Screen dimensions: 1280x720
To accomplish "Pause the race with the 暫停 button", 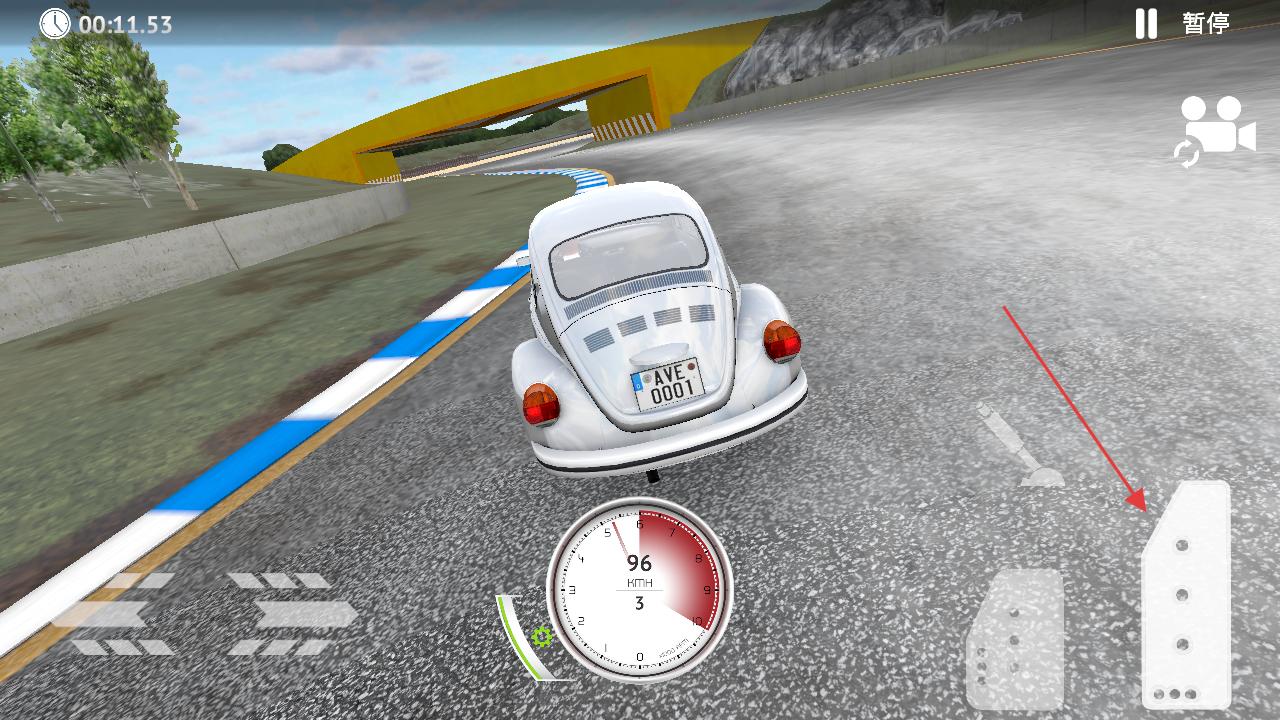I will tap(1183, 23).
